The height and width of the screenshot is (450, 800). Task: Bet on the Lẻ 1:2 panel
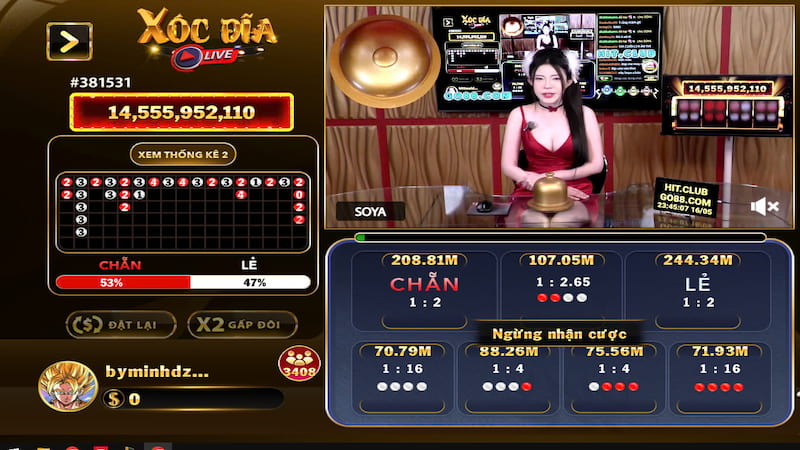(x=697, y=290)
